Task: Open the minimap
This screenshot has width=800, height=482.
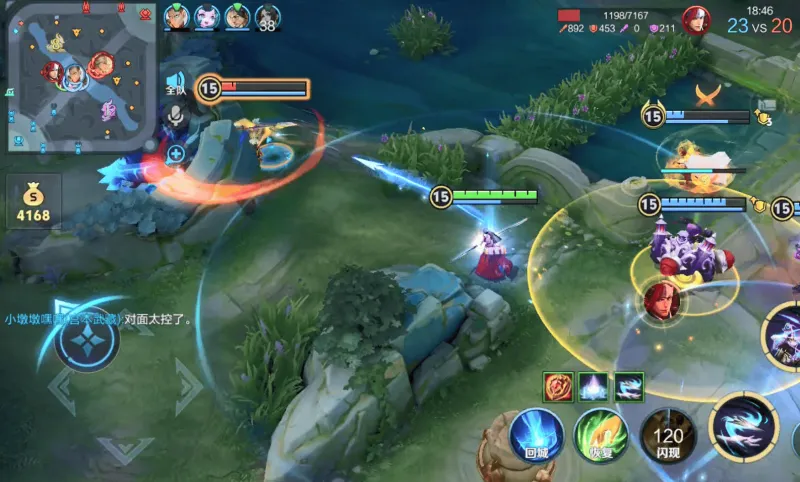Action: click(x=82, y=77)
